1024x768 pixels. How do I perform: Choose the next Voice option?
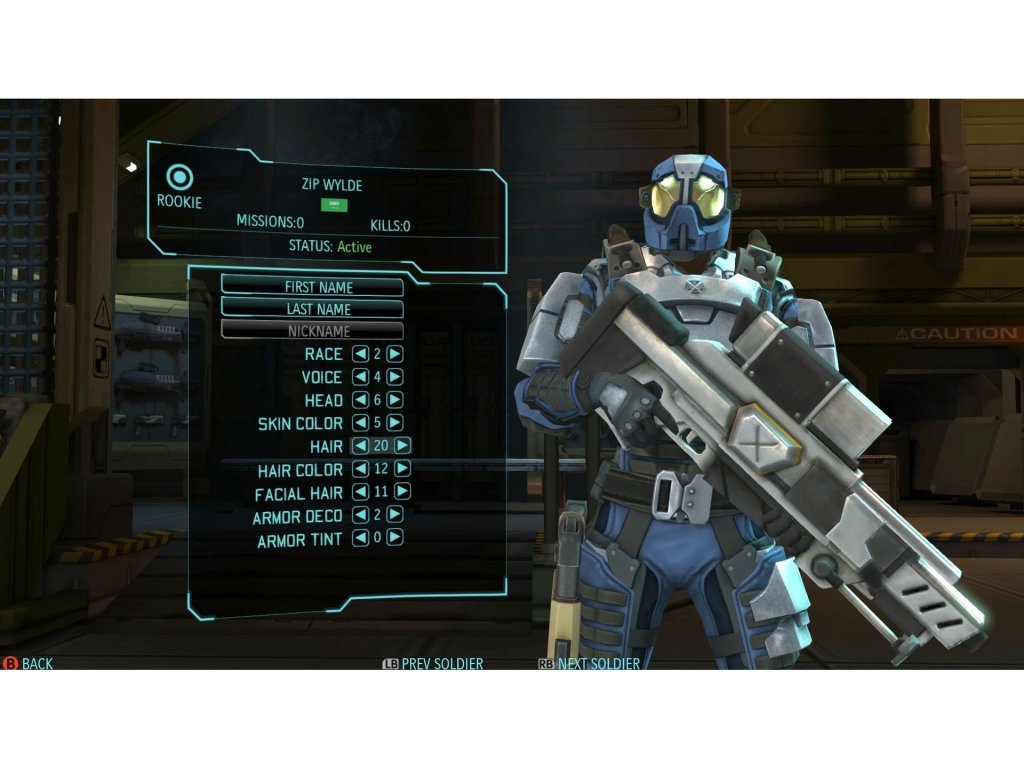click(x=395, y=377)
